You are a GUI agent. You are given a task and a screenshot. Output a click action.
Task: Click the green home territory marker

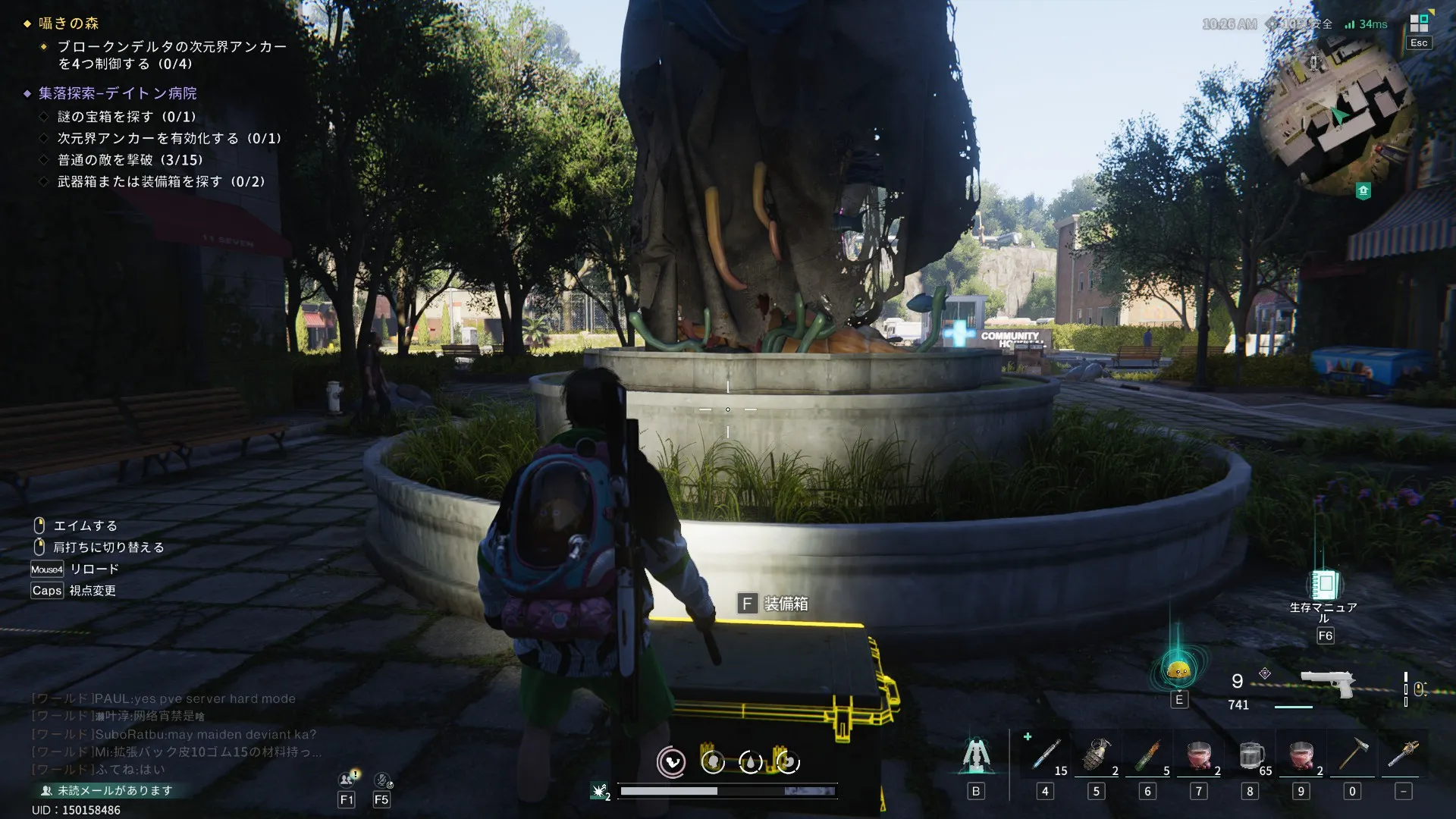tap(1363, 191)
